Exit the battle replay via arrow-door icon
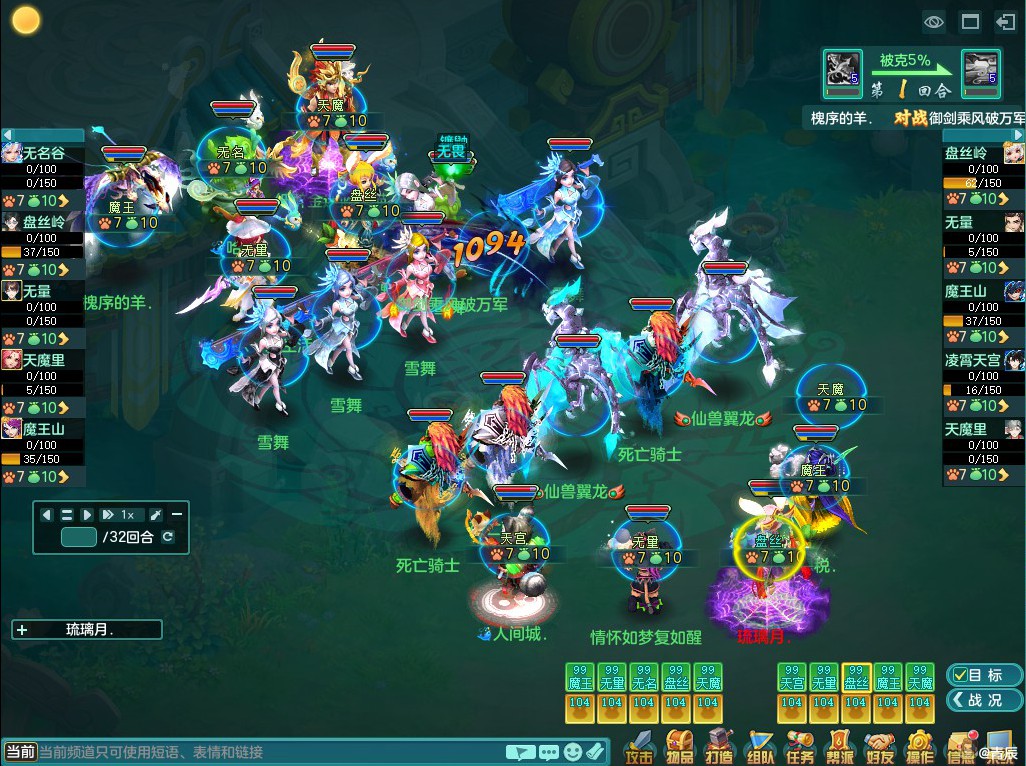Screen dimensions: 1026x766 tap(1005, 21)
